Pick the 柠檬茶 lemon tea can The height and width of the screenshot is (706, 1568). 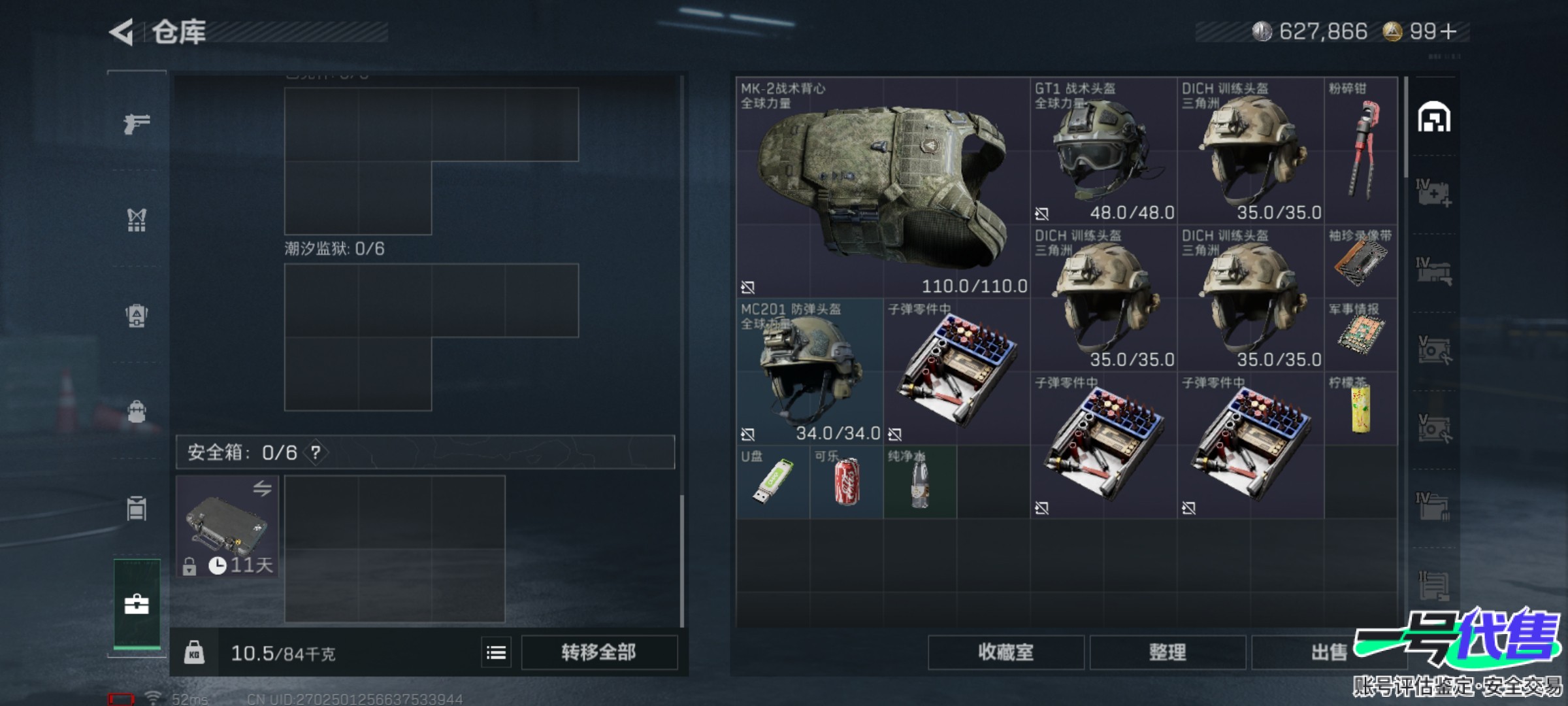tap(1361, 409)
